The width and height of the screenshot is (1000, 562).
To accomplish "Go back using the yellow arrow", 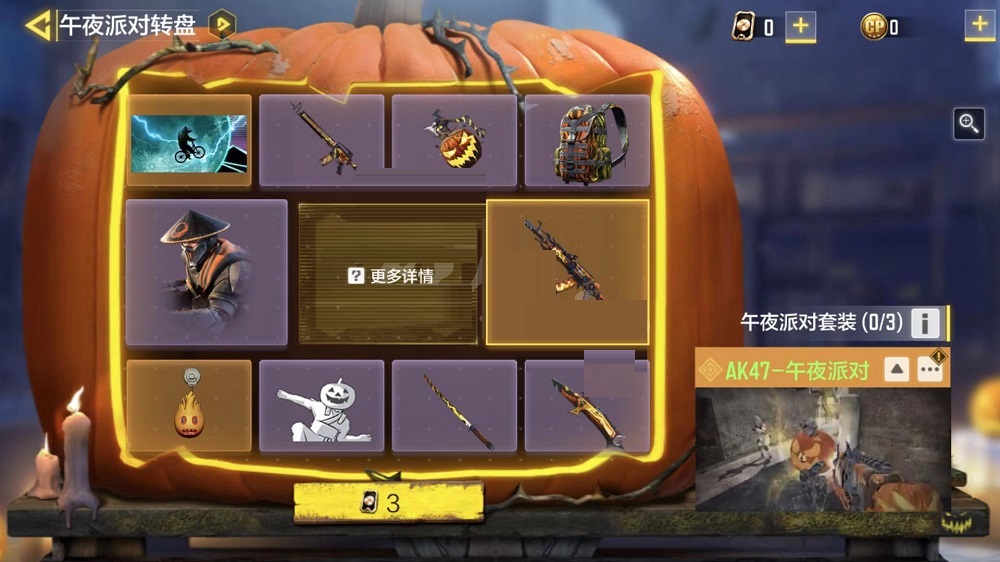I will click(39, 25).
